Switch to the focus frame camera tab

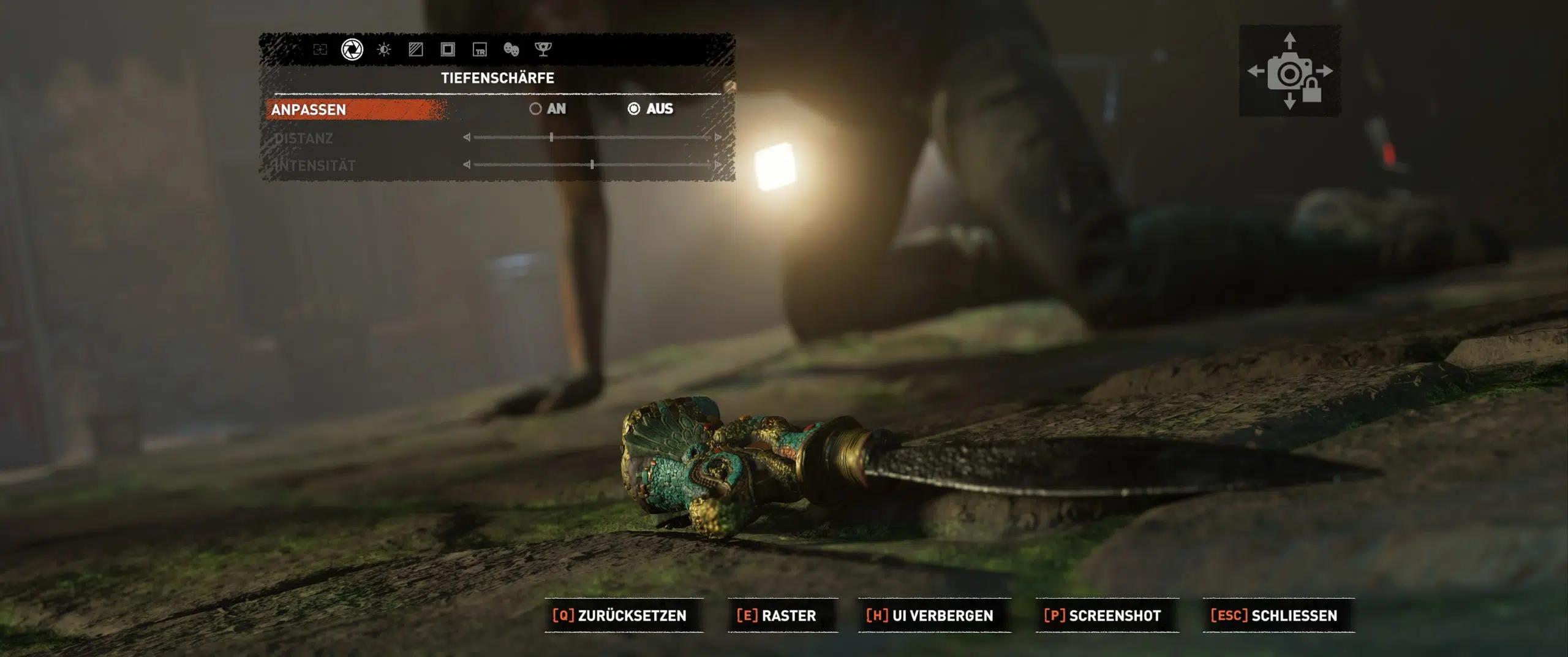coord(320,50)
